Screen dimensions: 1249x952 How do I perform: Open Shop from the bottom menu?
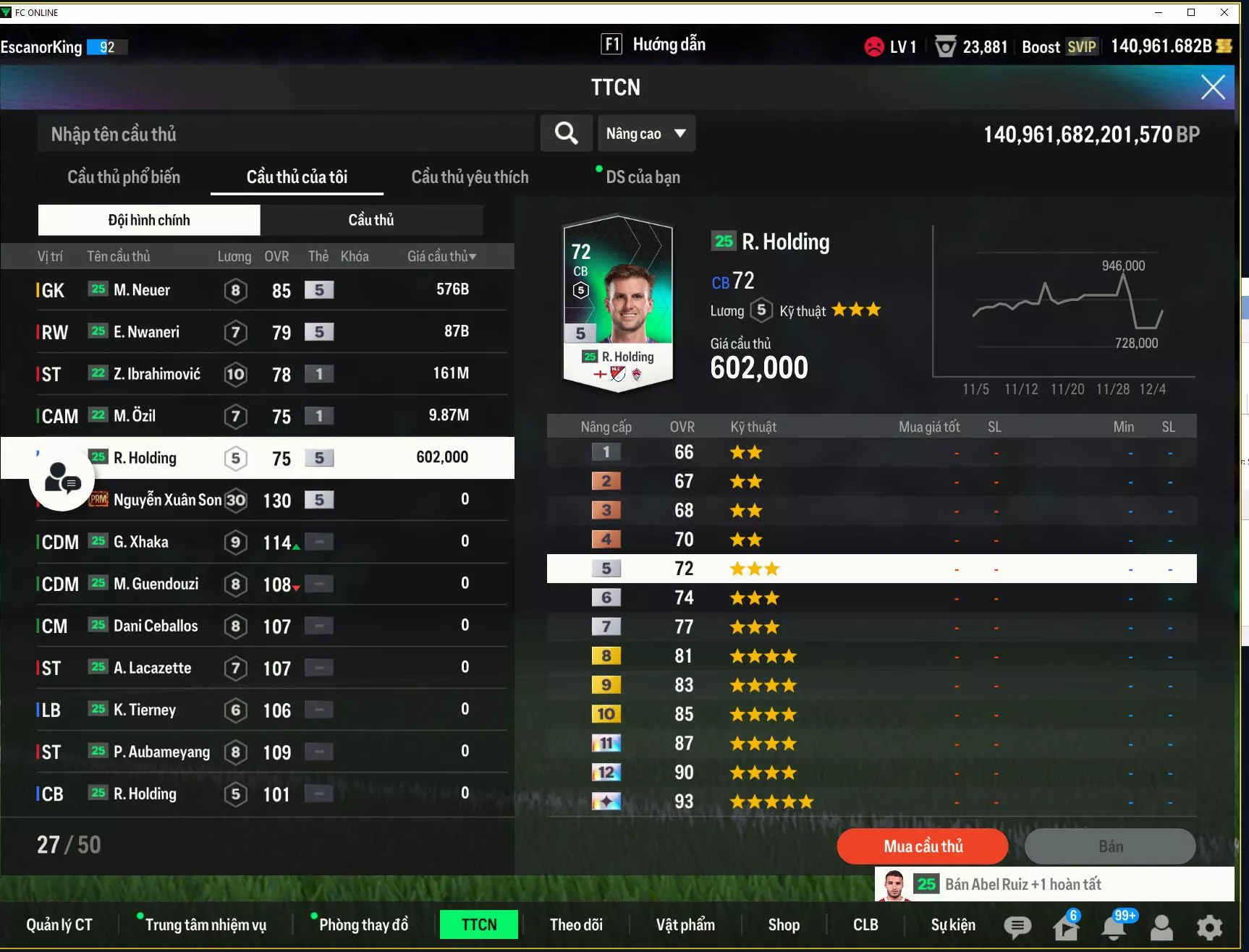(784, 925)
